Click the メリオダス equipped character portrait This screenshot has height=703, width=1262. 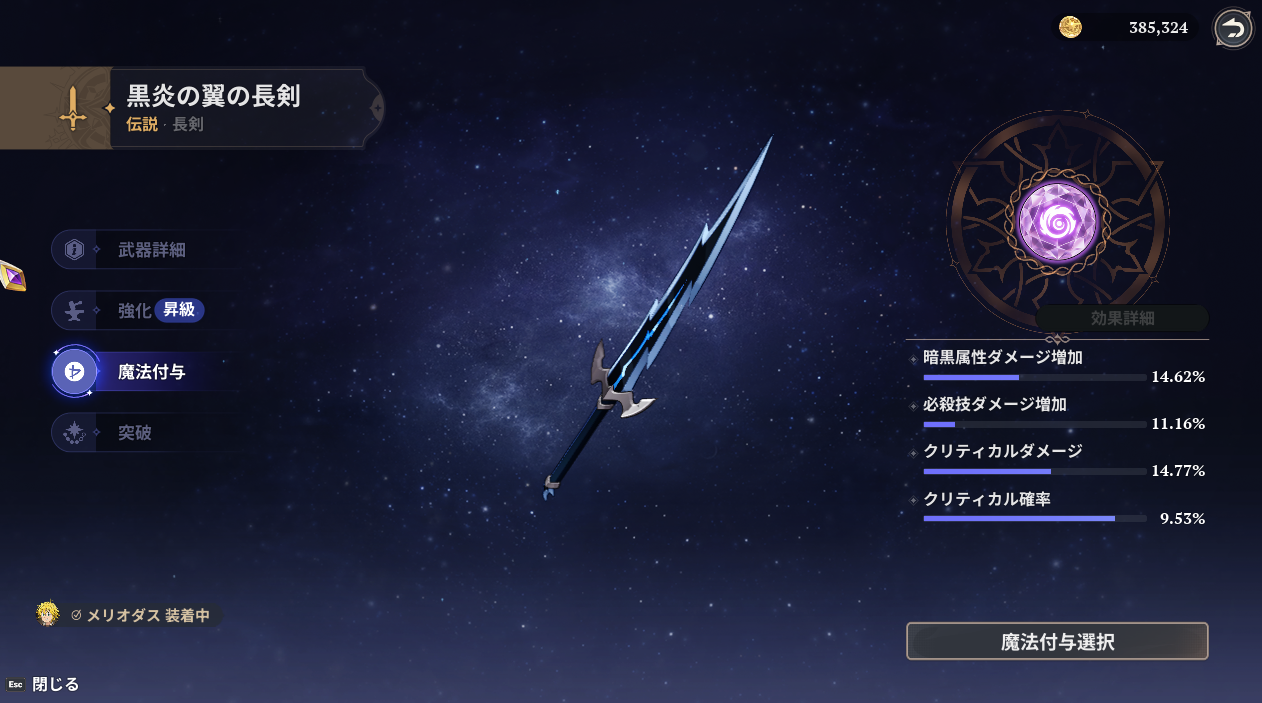pyautogui.click(x=47, y=614)
